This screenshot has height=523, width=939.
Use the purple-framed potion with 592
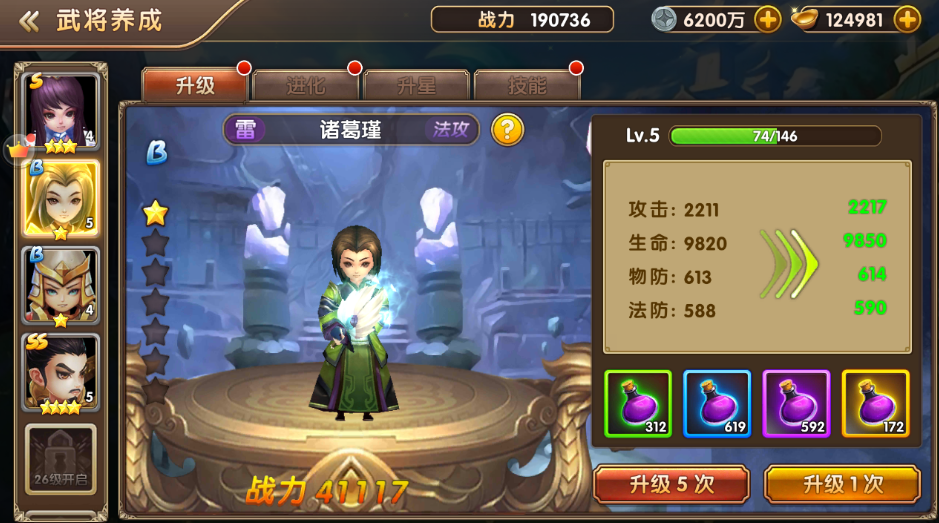coord(796,403)
